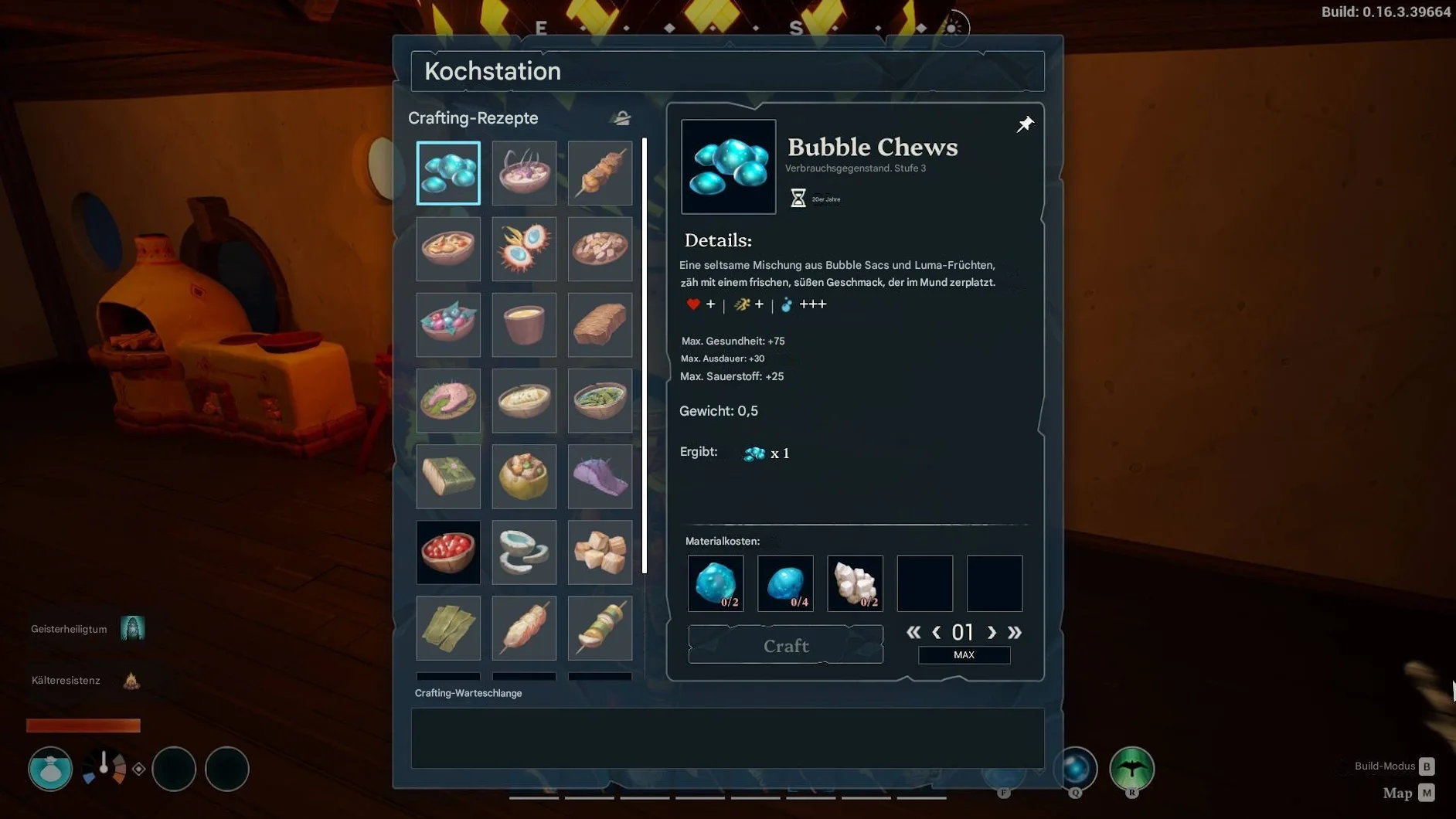
Task: Select the purple fish fillet recipe
Action: click(600, 476)
